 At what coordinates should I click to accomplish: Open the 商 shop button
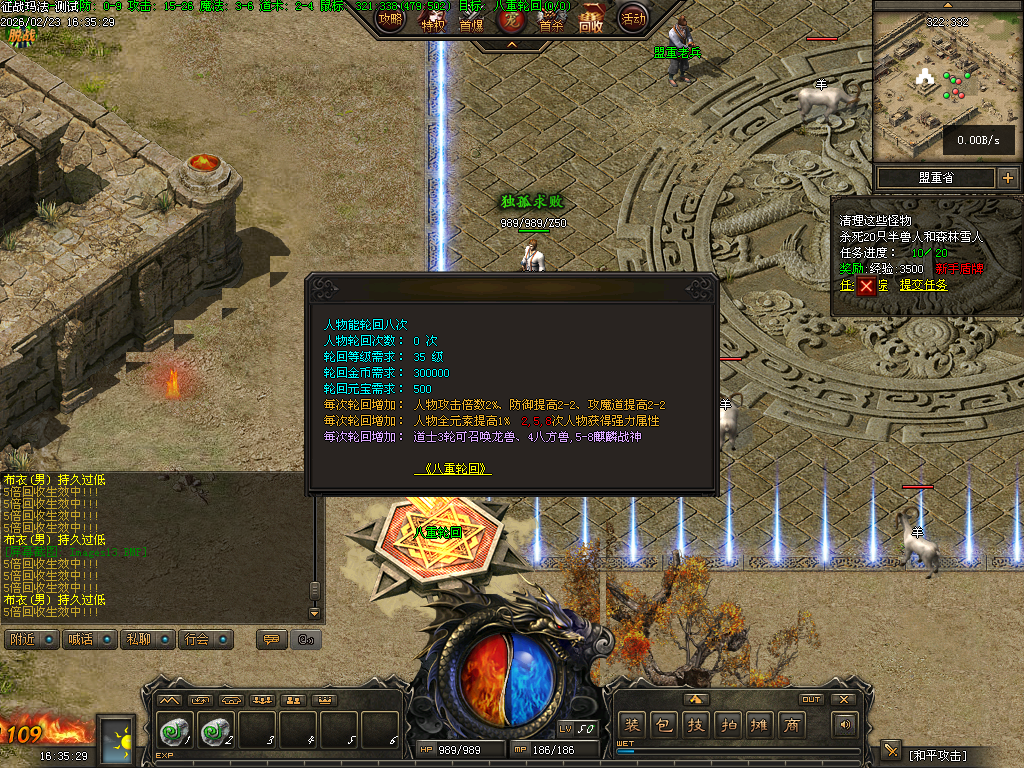[792, 725]
